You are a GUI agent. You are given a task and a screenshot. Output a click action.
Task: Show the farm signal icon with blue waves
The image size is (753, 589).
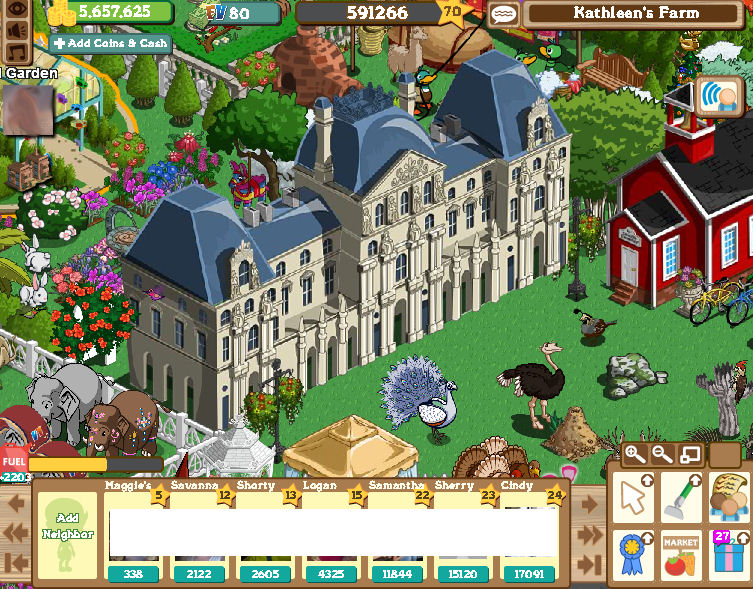717,99
